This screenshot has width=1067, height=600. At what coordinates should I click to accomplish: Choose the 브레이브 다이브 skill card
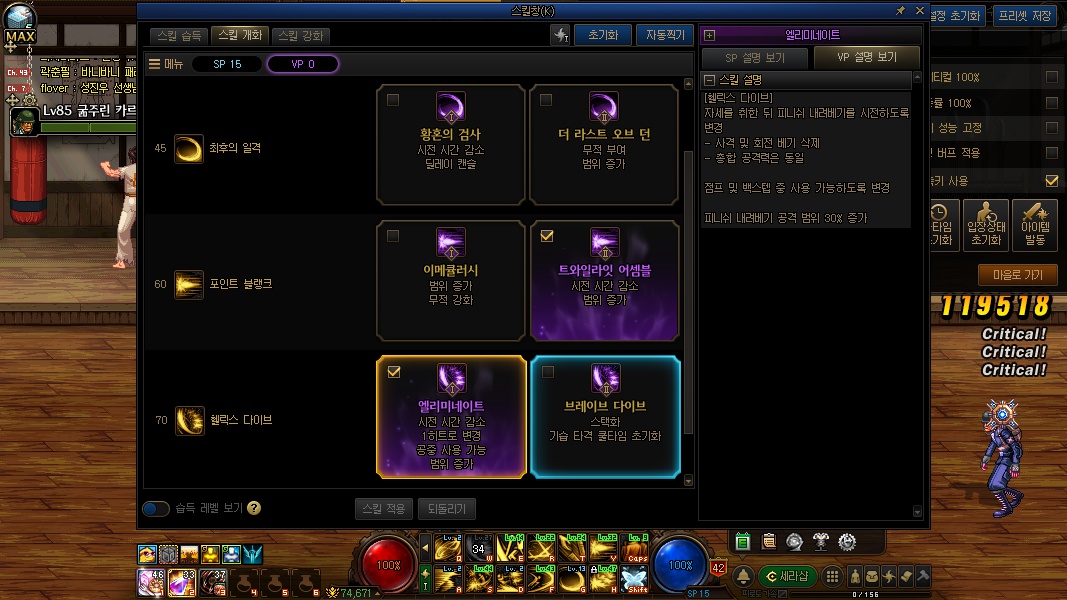604,417
